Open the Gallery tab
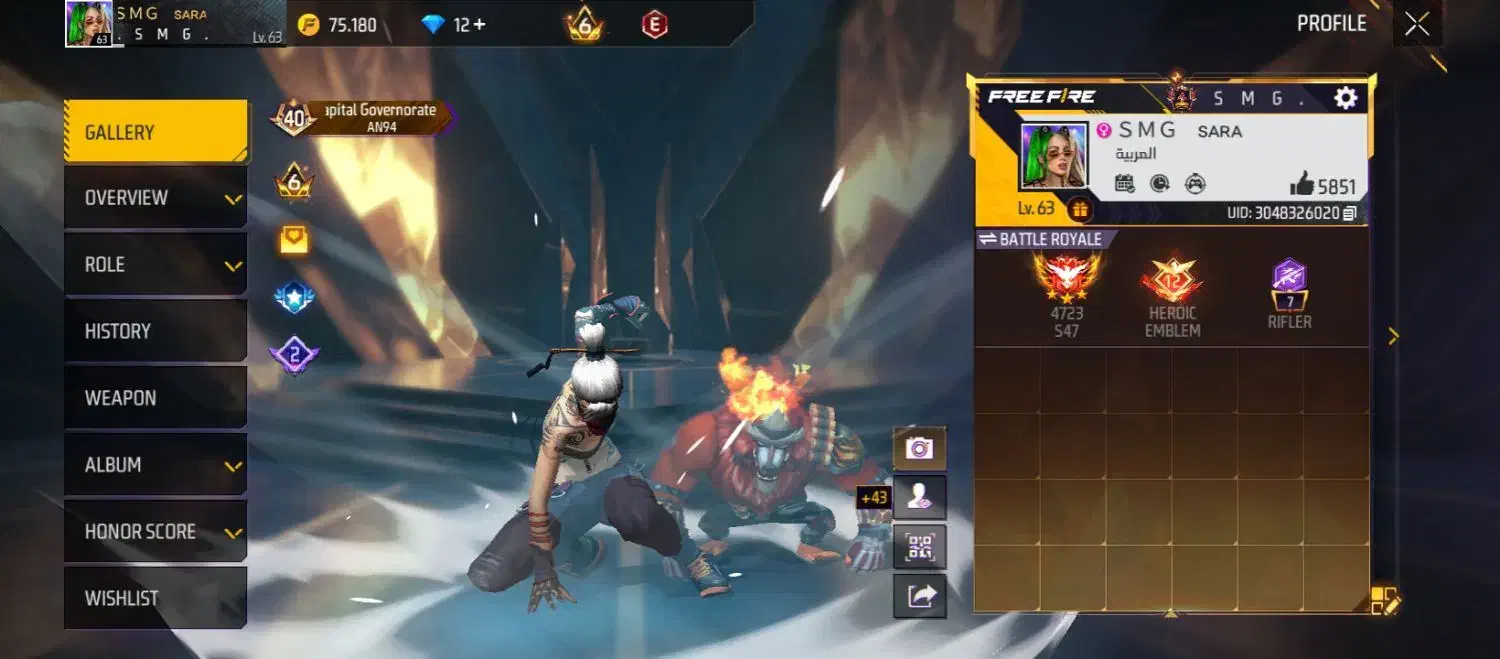 (x=155, y=132)
